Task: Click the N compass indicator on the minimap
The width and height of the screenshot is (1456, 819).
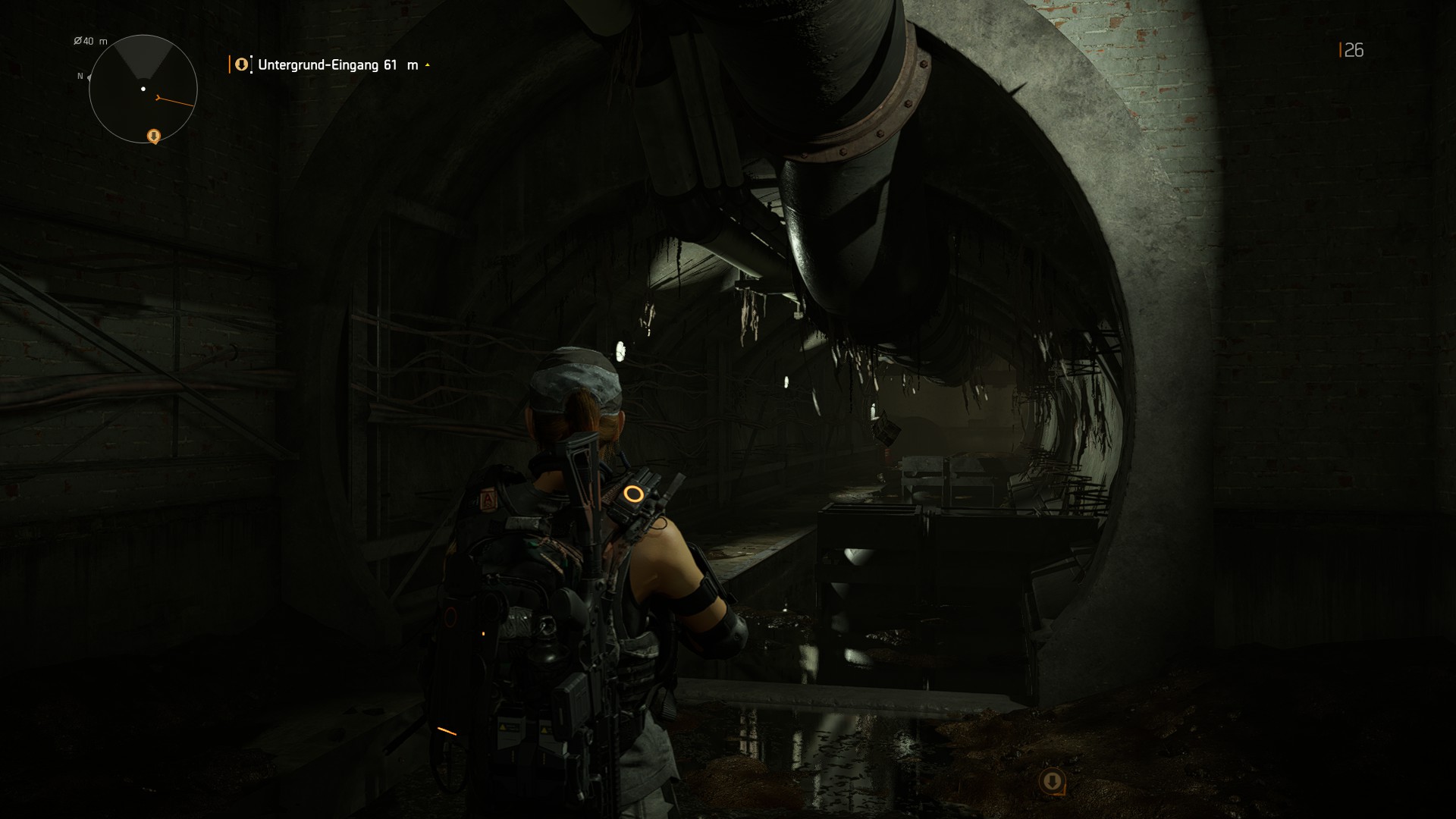Action: click(80, 77)
